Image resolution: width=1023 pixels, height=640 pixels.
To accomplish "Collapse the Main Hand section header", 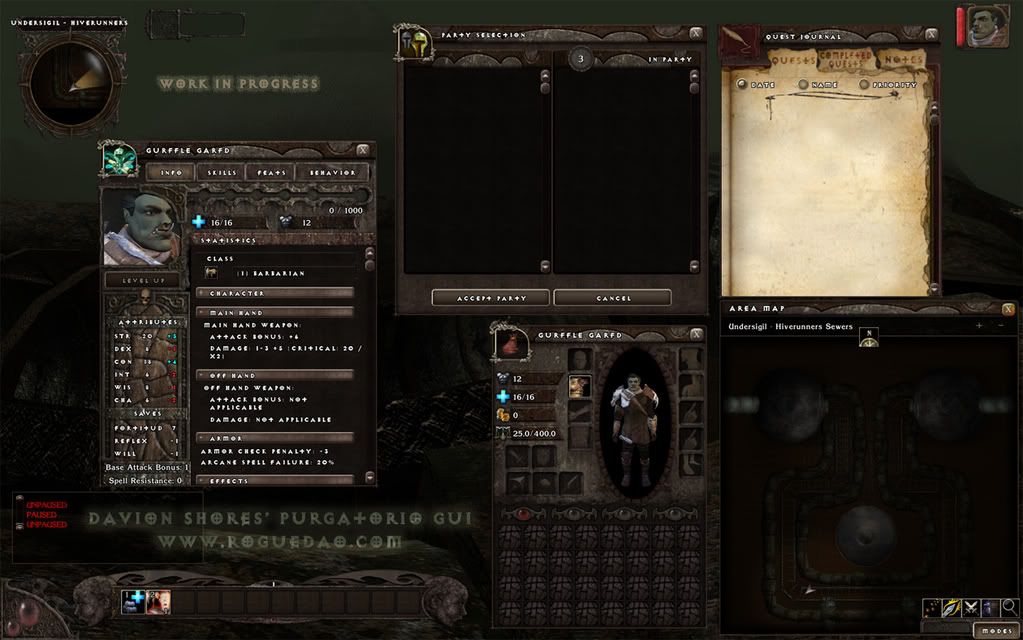I will (x=275, y=312).
